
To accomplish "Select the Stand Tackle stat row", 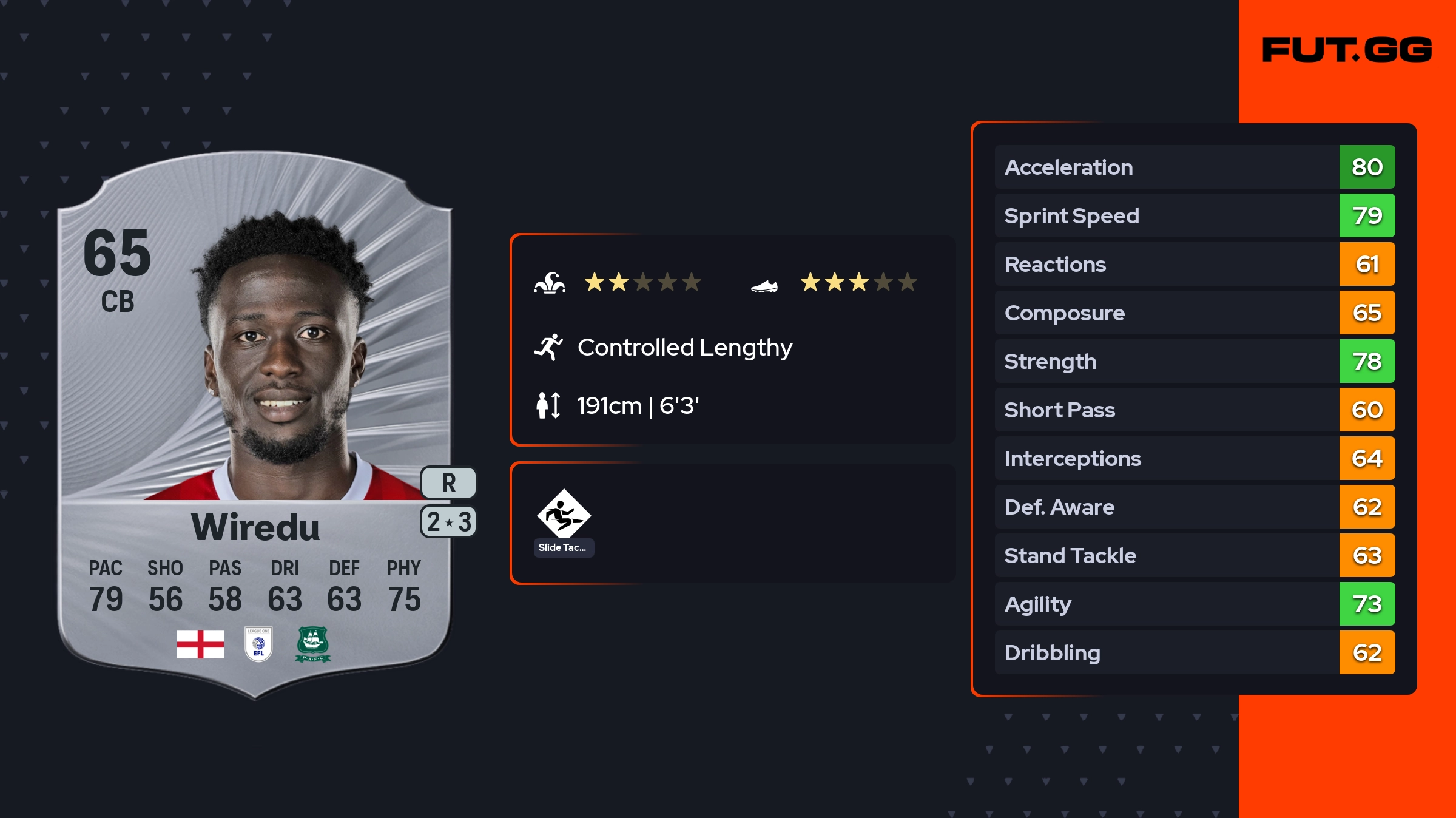I will 1194,555.
